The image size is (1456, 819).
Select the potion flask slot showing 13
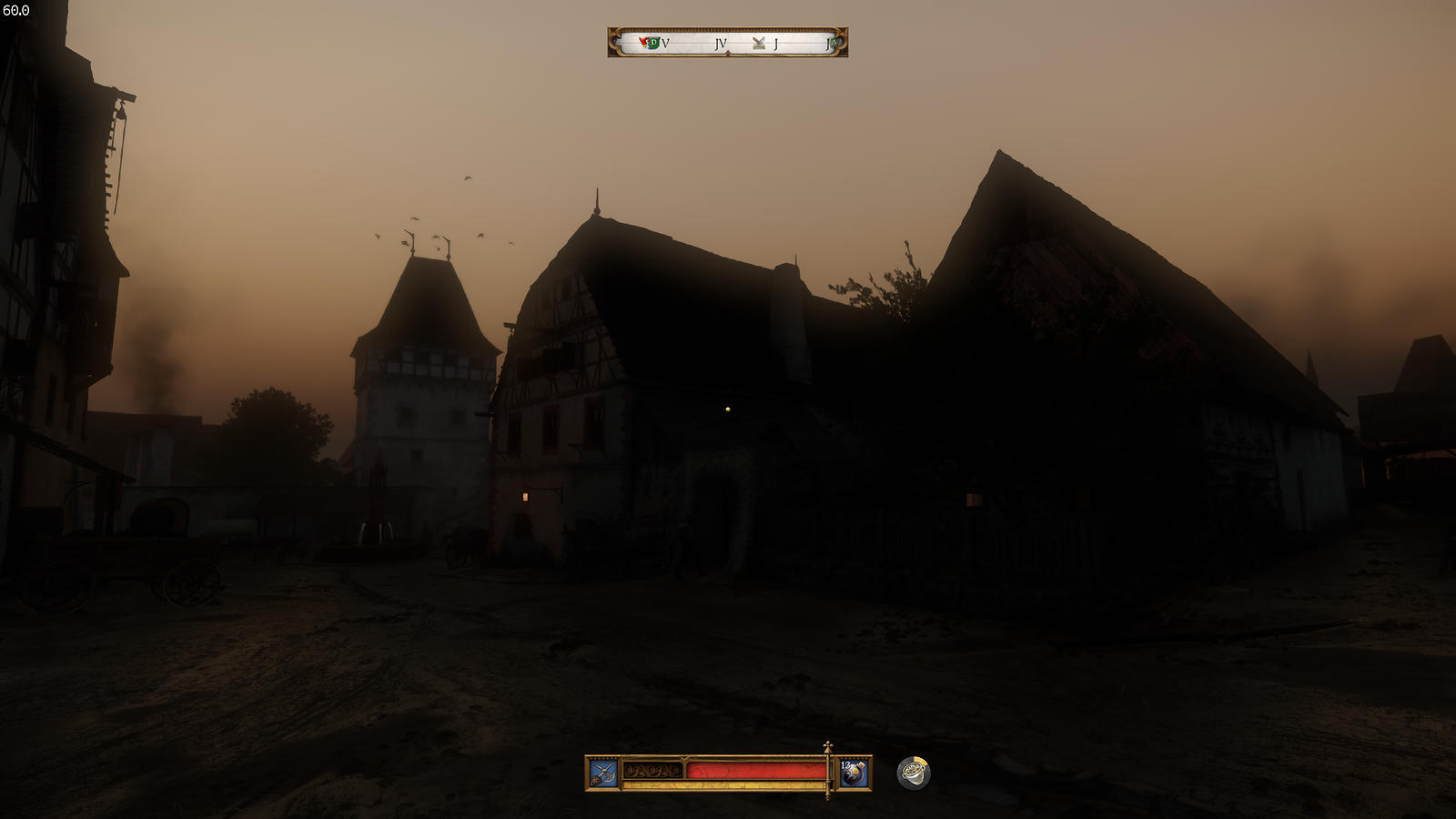pos(853,773)
